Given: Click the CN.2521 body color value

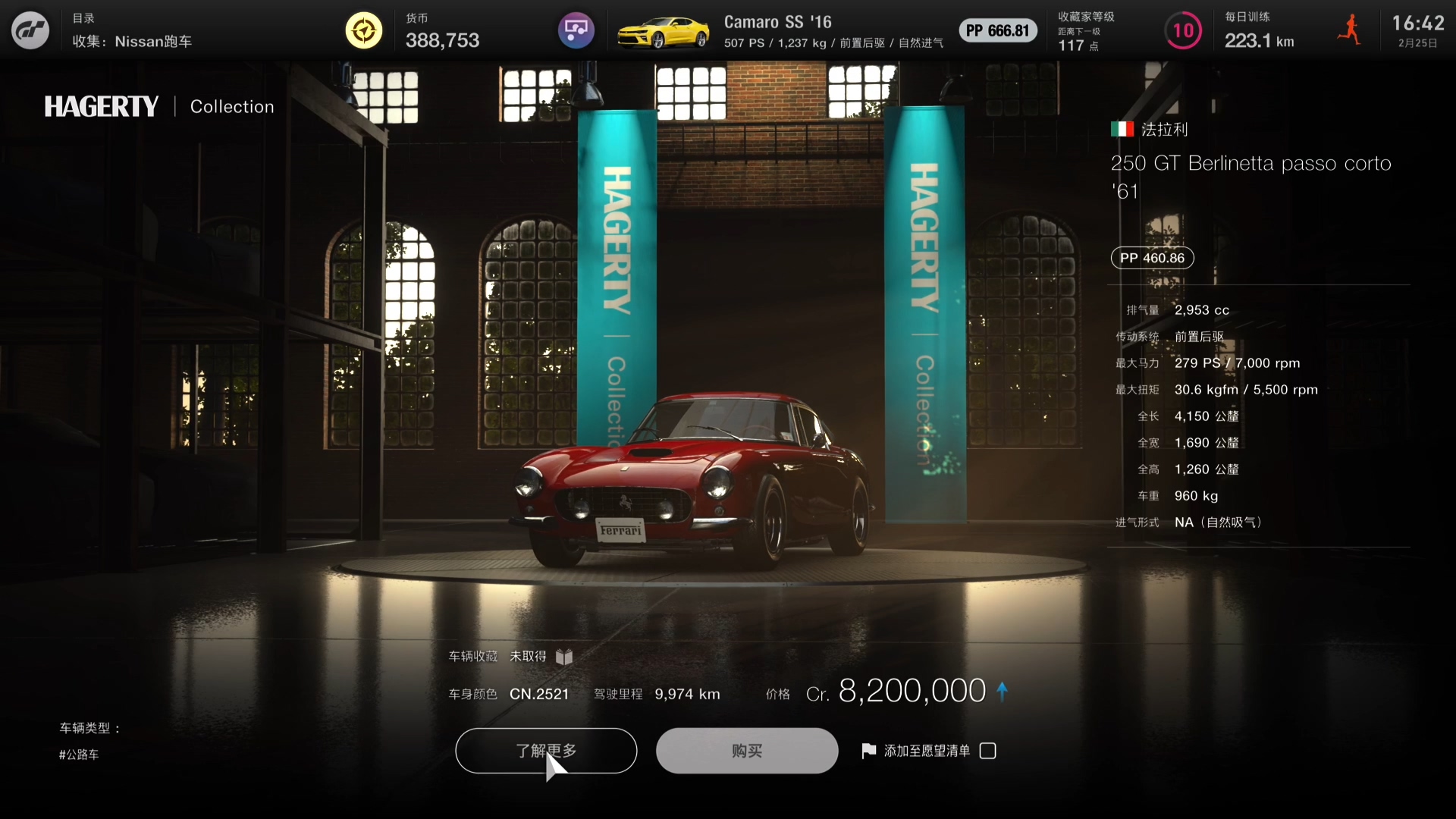Looking at the screenshot, I should point(539,694).
